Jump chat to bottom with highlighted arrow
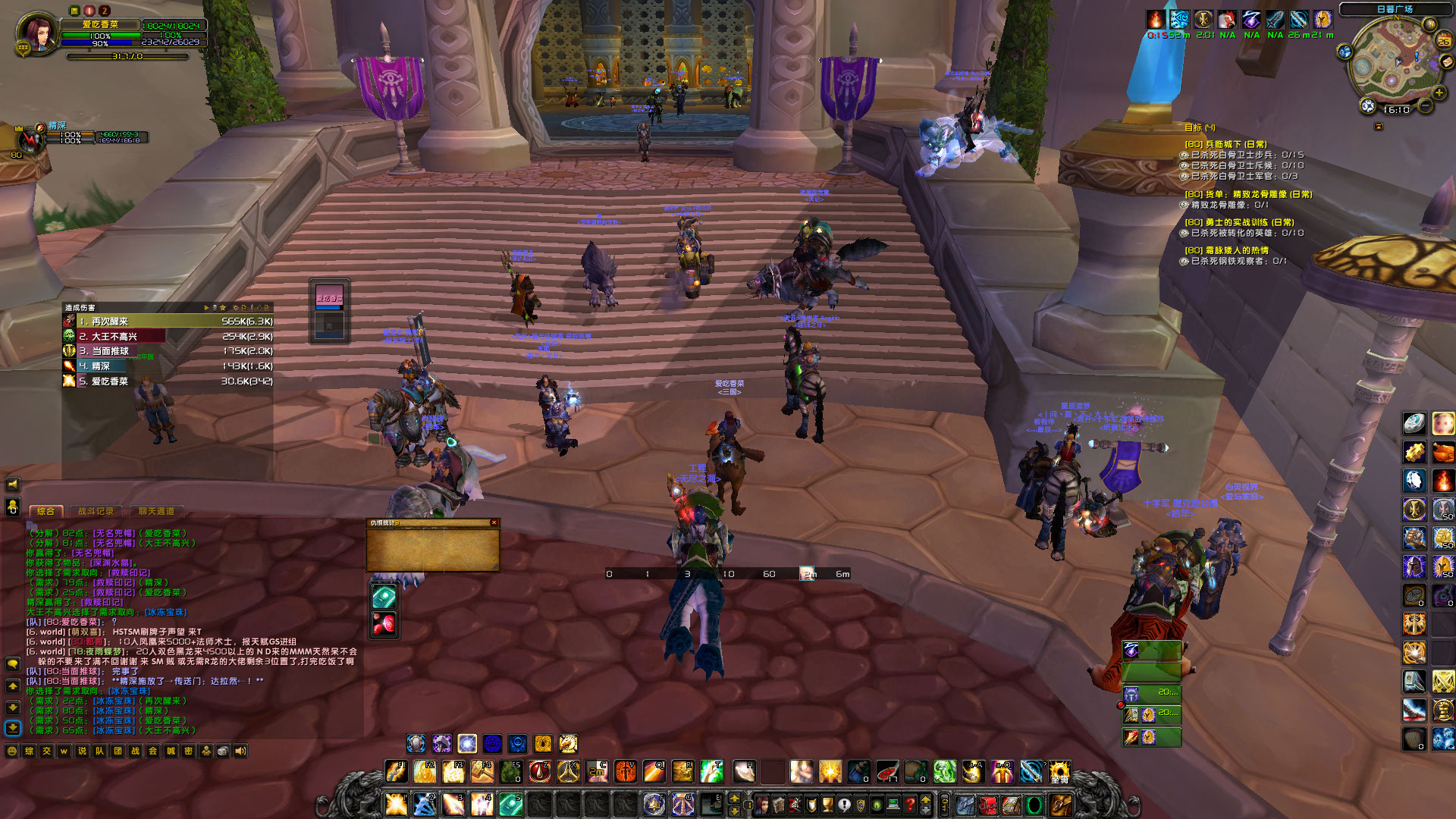 click(13, 727)
